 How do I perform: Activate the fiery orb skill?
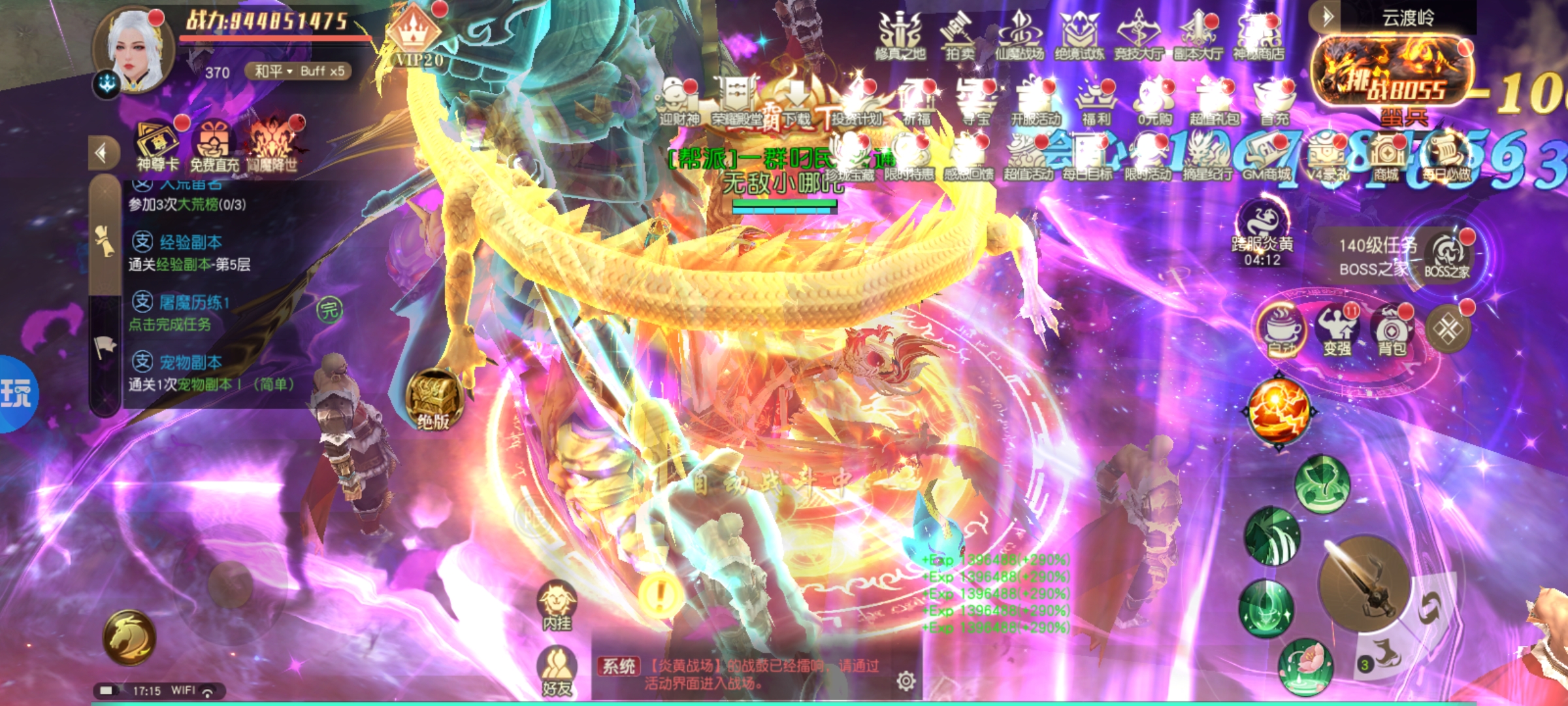[1279, 411]
